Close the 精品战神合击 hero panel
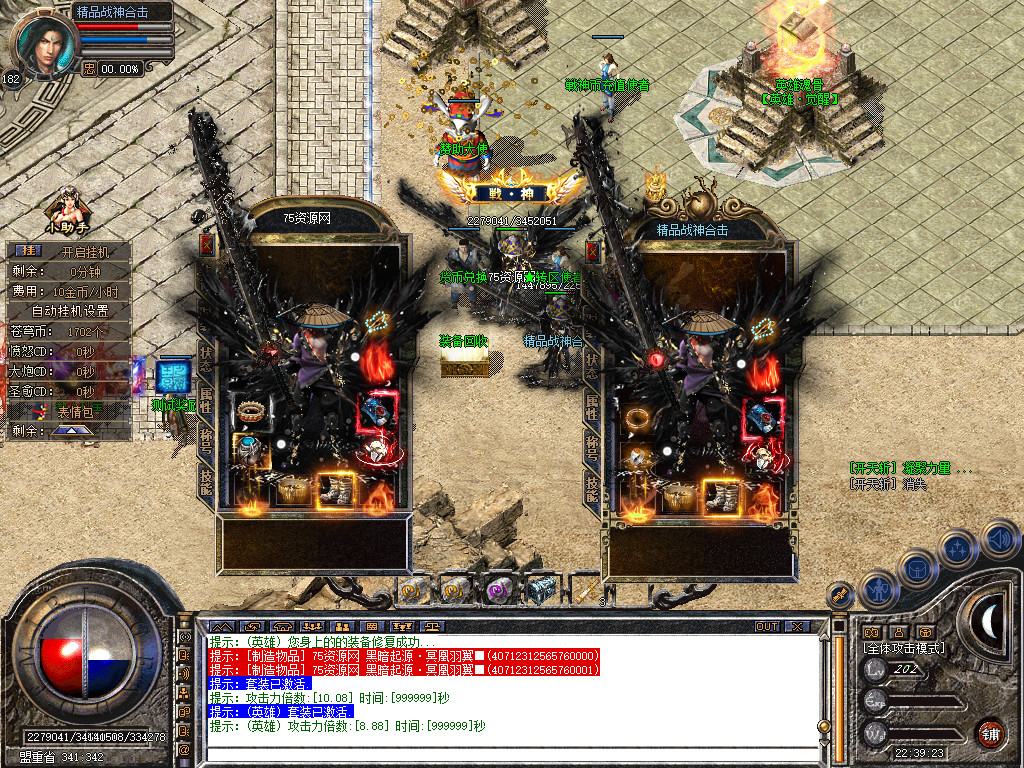 (x=592, y=251)
